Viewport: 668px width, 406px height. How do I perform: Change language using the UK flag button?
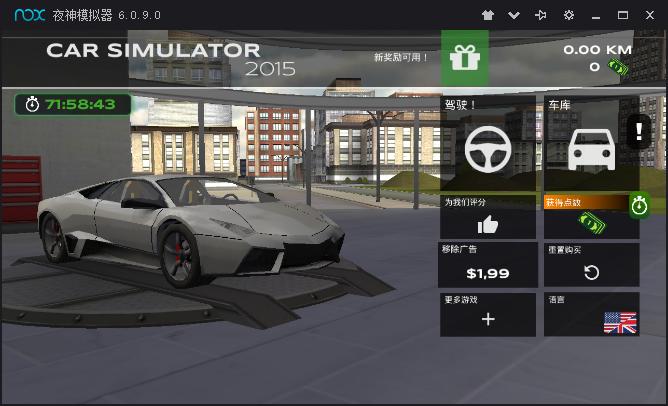point(619,322)
